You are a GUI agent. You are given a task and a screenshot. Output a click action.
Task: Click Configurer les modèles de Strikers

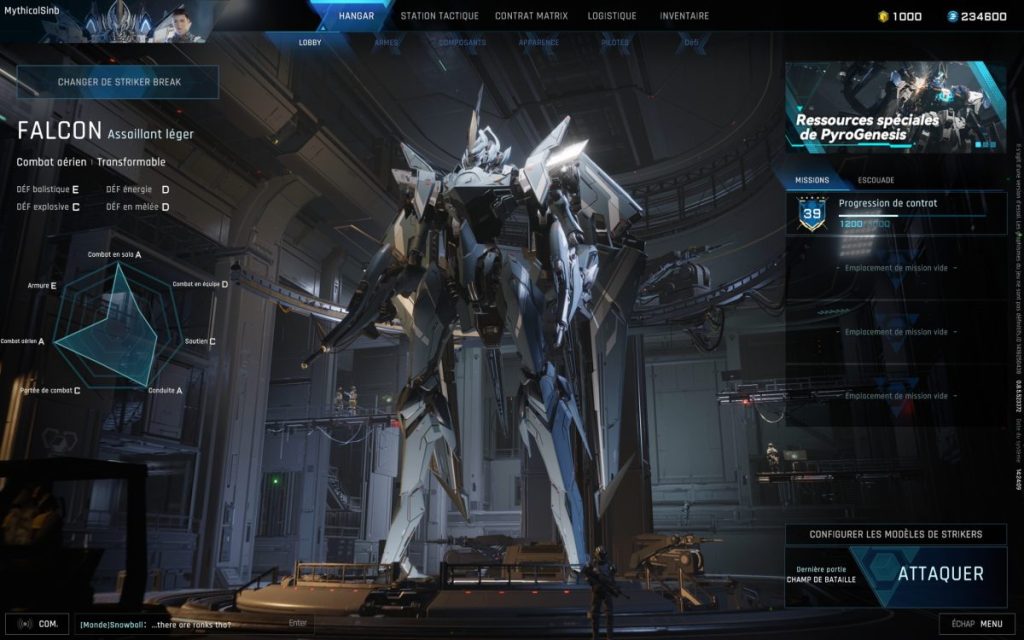(x=895, y=535)
